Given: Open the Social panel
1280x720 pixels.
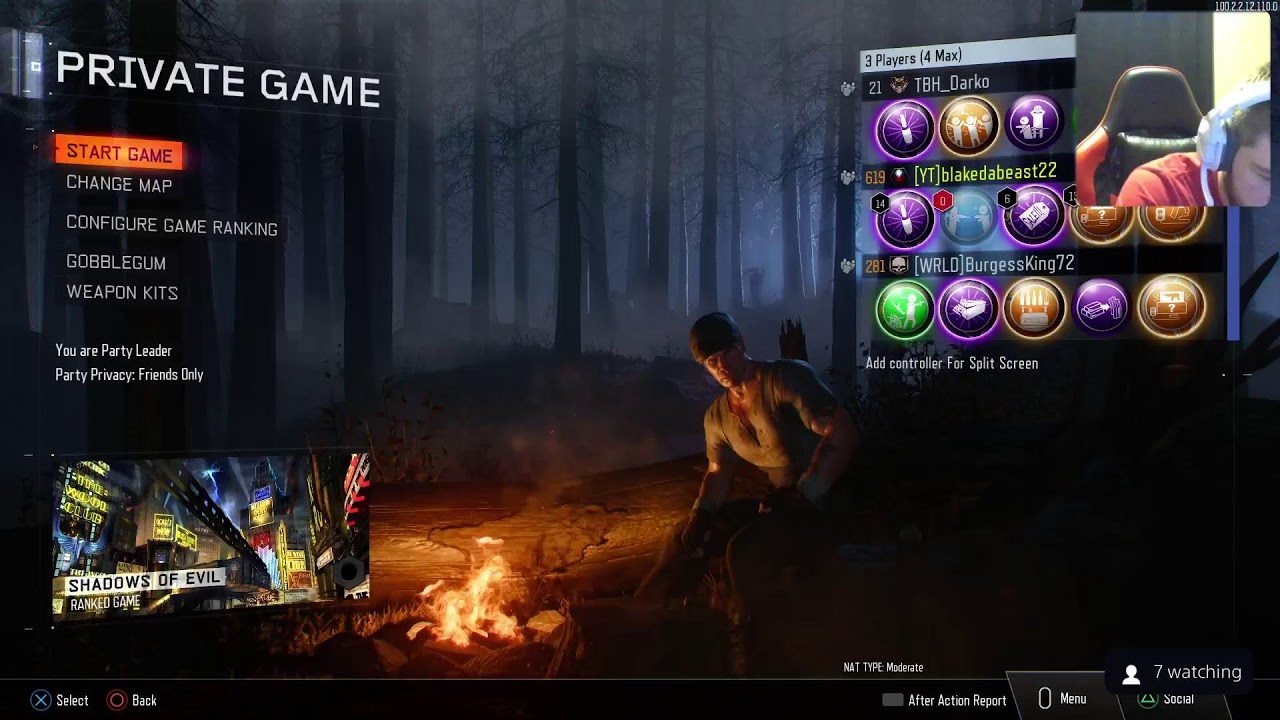Looking at the screenshot, I should (1166, 699).
